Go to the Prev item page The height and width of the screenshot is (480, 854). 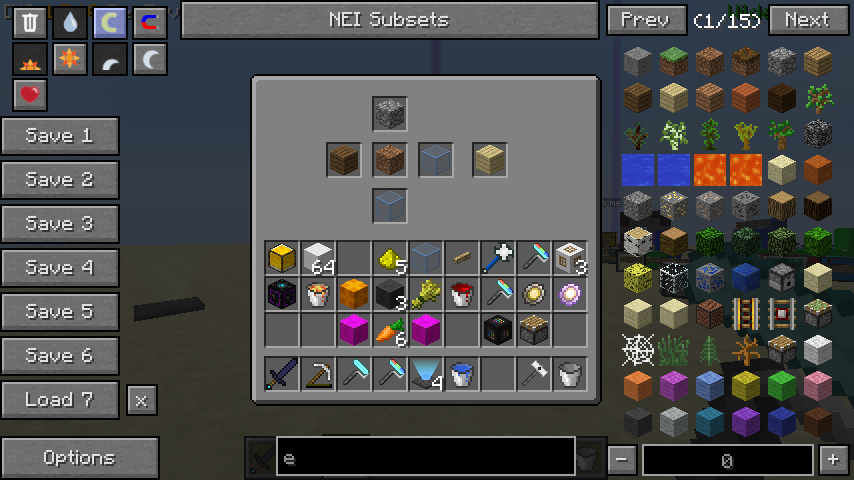[646, 20]
